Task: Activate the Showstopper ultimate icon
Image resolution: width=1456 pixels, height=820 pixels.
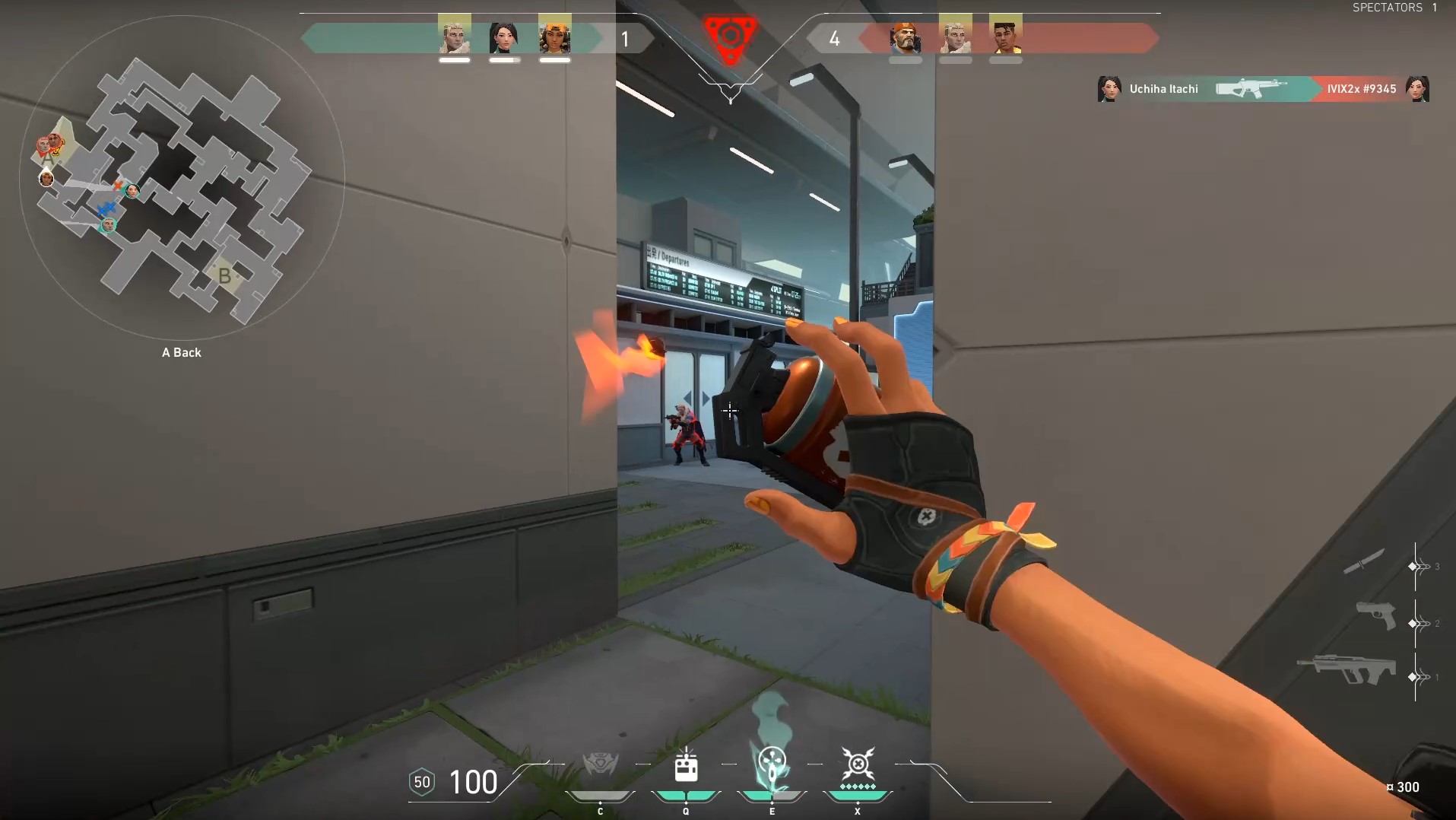Action: coord(858,763)
